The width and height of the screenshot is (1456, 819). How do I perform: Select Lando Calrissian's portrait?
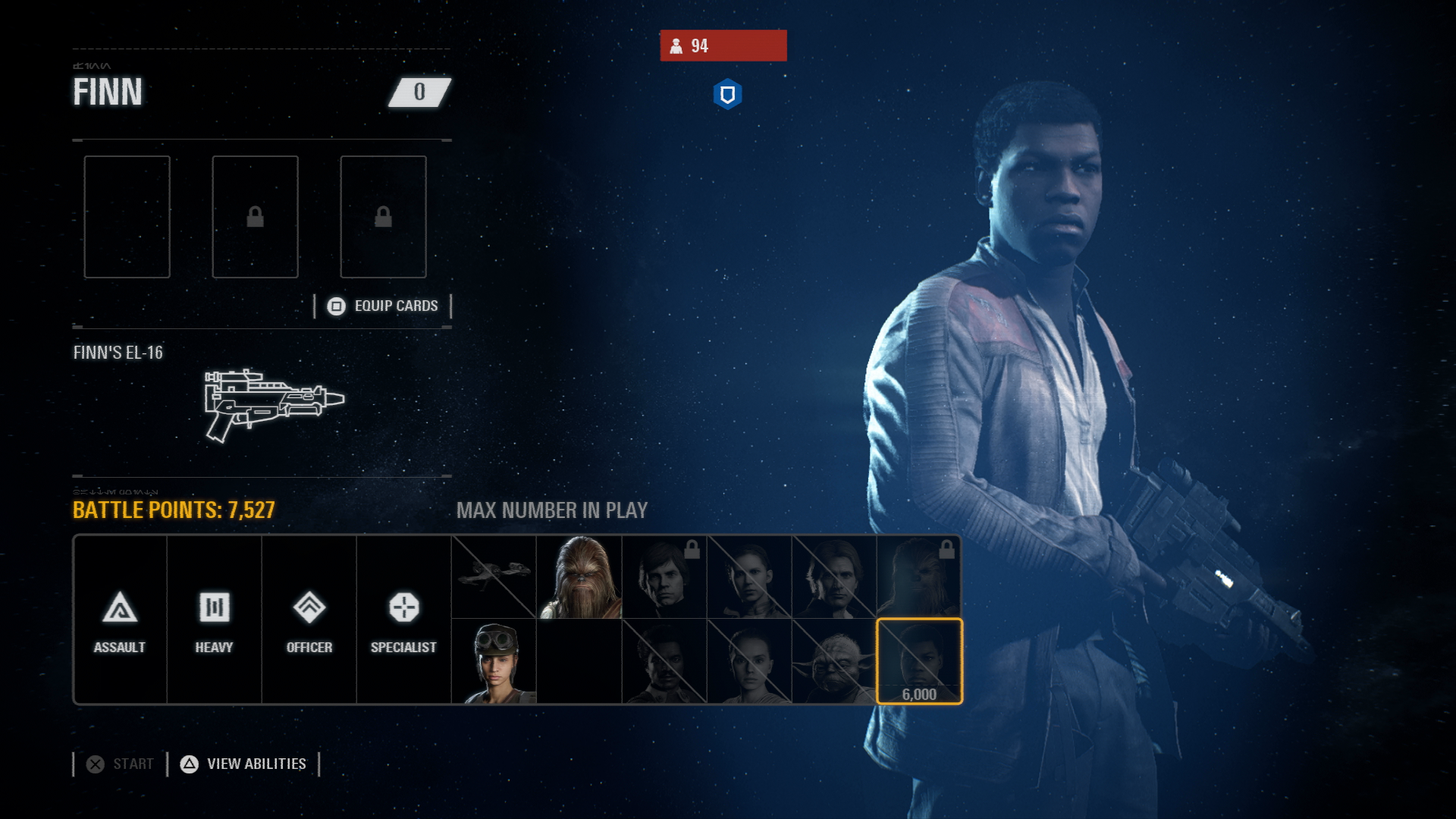[x=665, y=660]
